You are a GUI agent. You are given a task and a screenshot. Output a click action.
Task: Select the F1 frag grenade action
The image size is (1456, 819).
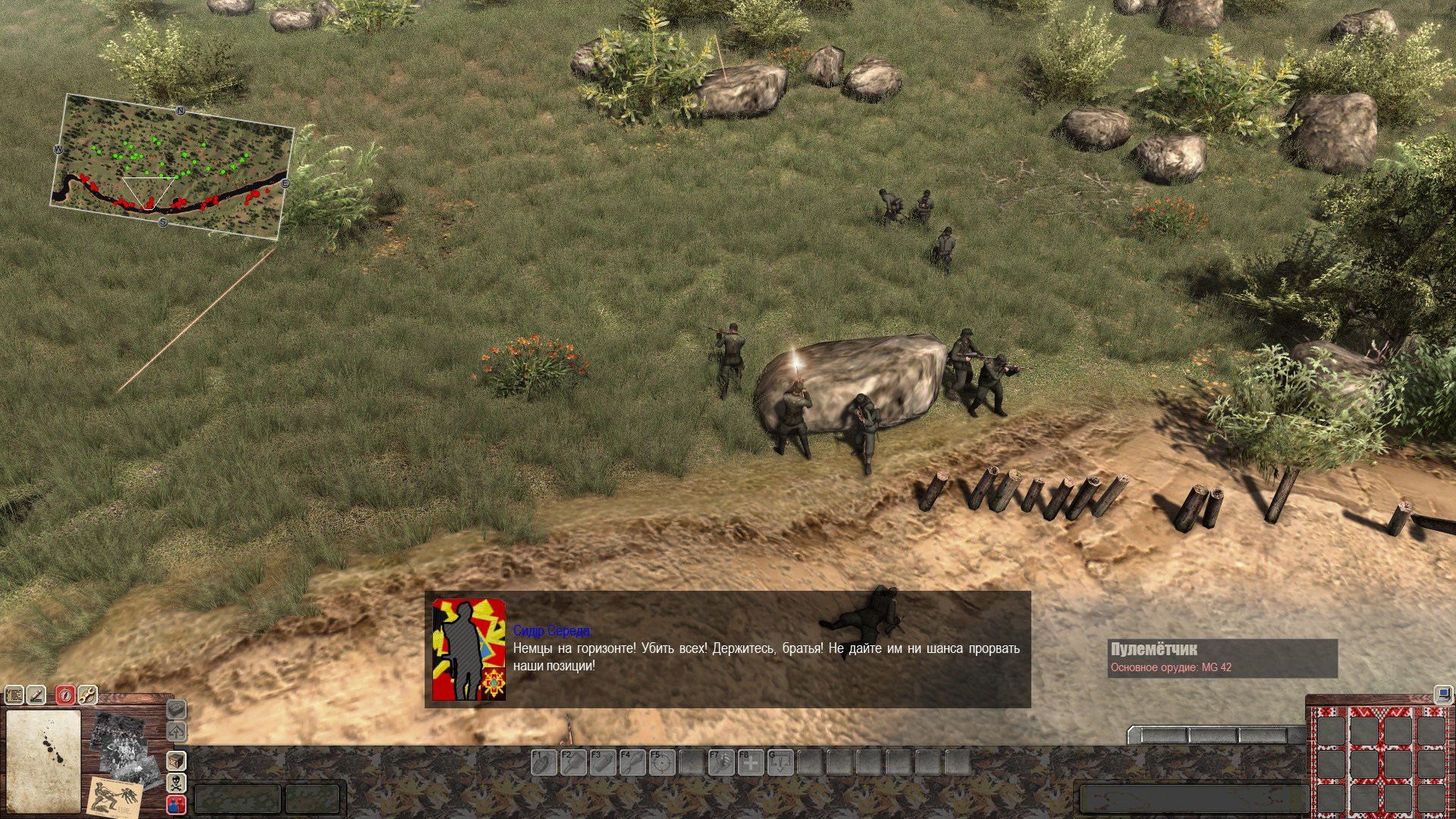543,762
